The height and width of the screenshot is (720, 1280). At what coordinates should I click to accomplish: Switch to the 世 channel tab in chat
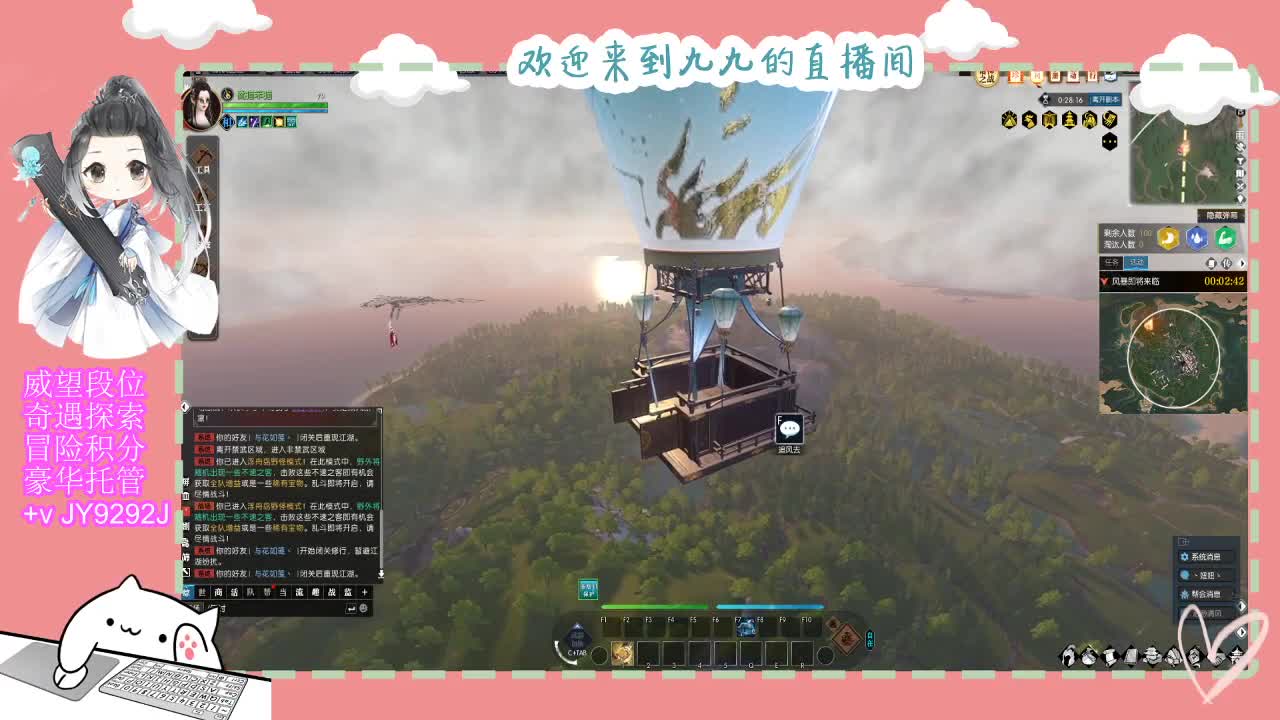[x=201, y=590]
